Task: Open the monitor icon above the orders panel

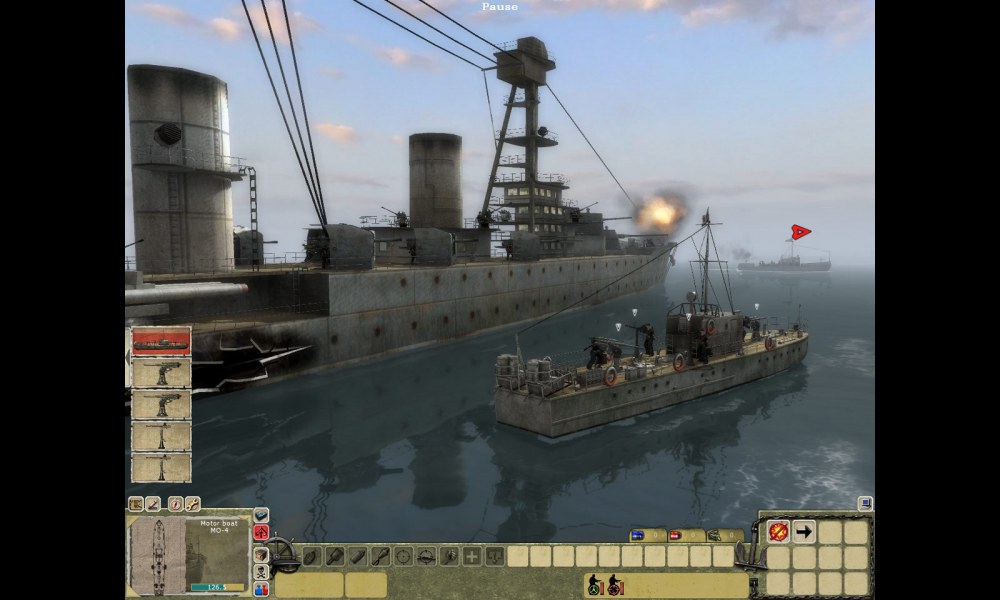Action: [x=864, y=503]
